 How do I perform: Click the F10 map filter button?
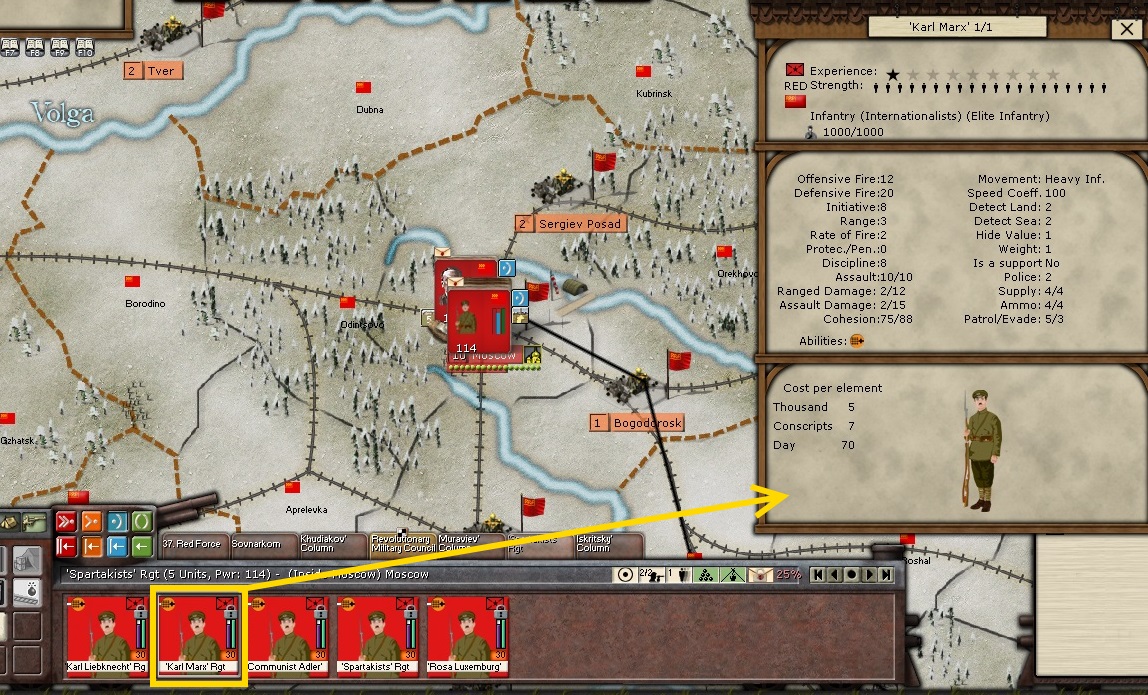point(84,46)
